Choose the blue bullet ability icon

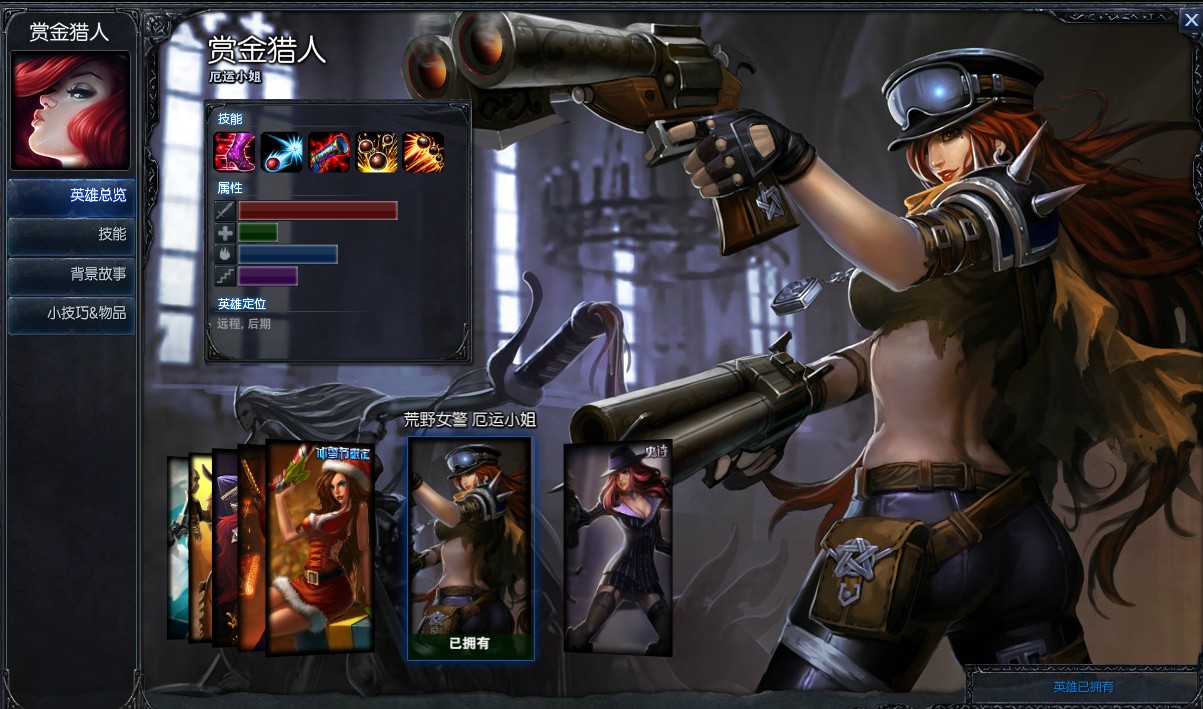point(282,152)
